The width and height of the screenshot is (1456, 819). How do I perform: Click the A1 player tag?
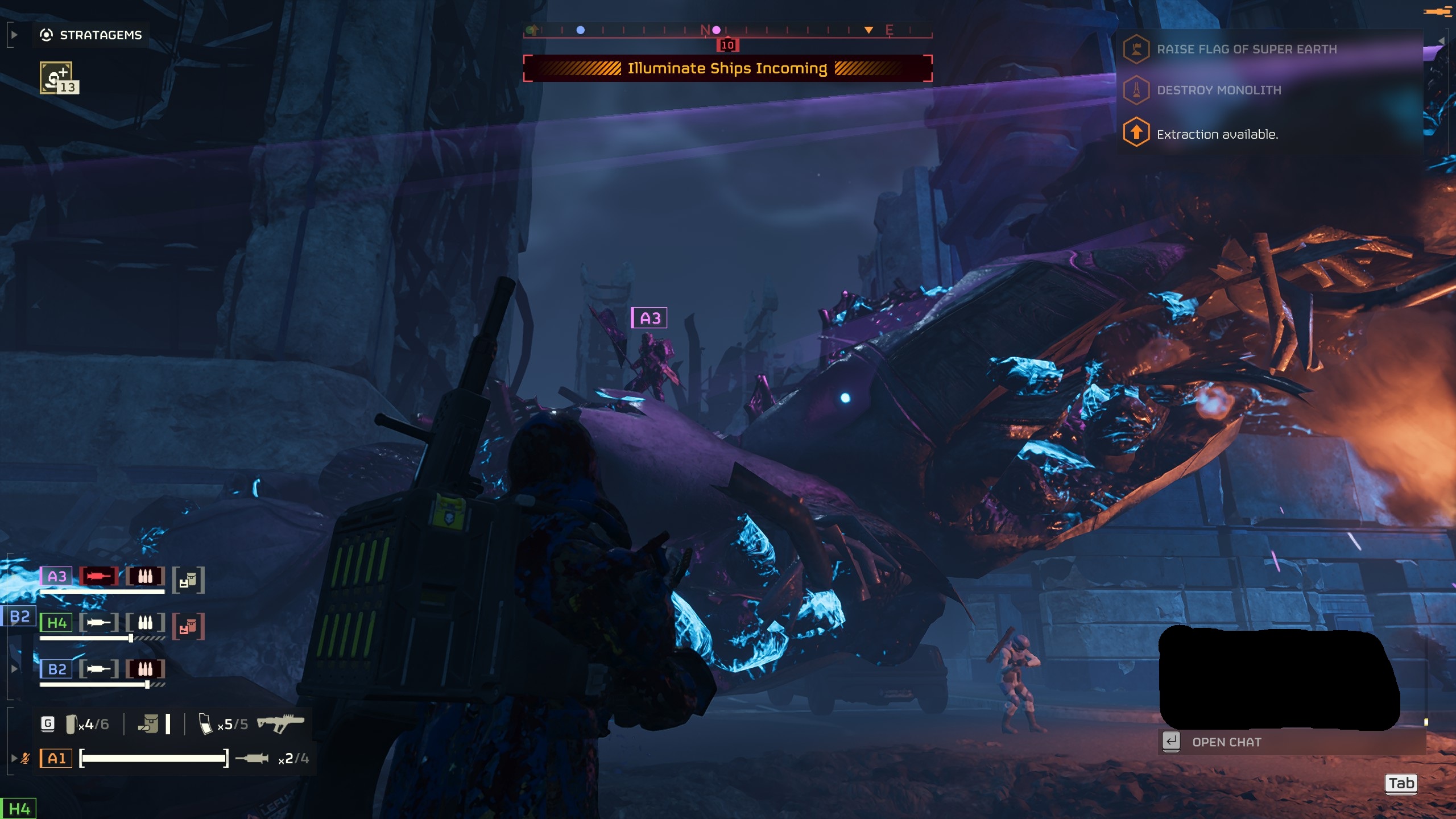[x=56, y=758]
